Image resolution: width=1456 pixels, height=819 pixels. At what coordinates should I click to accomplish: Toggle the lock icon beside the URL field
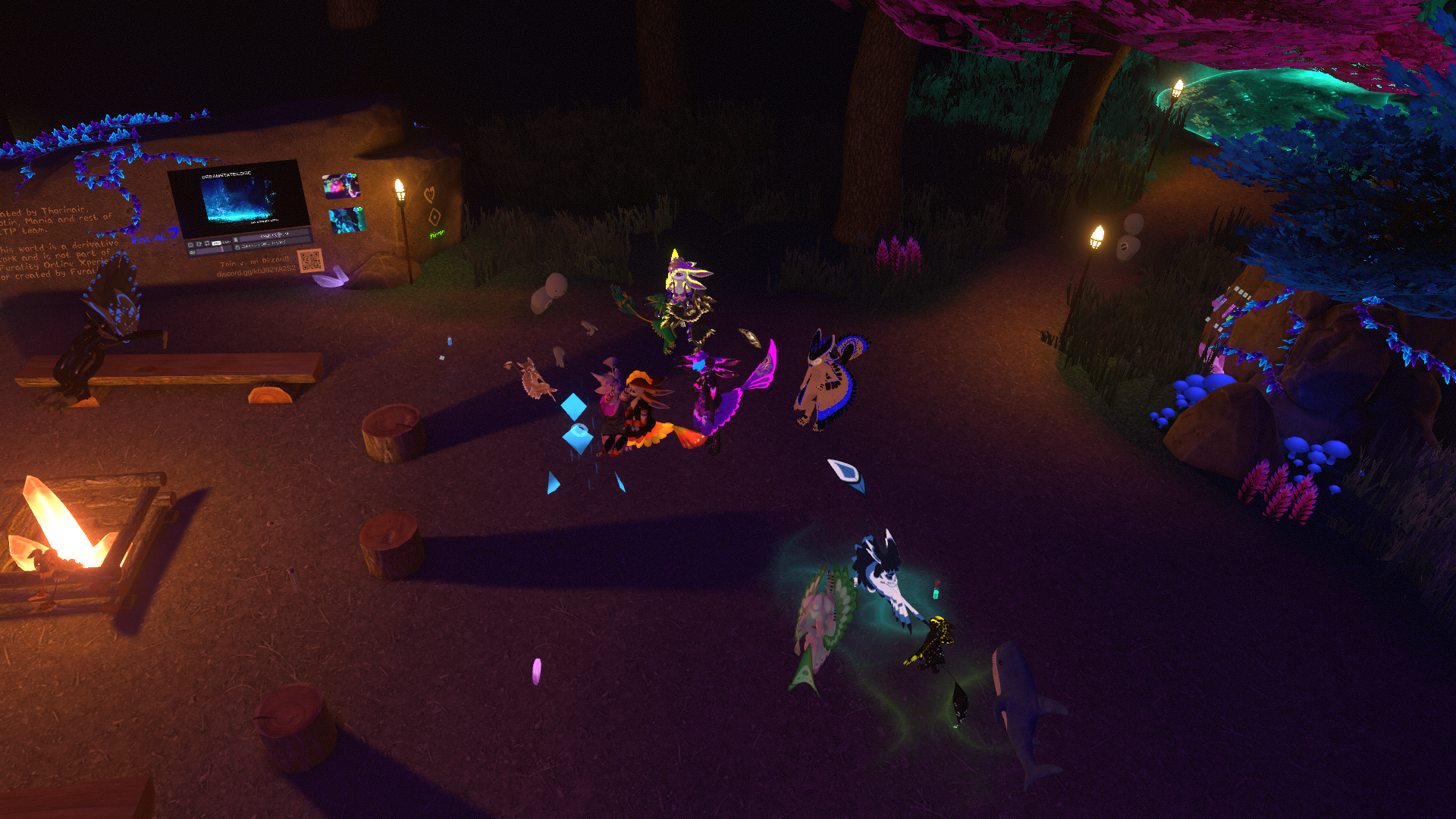click(x=237, y=247)
